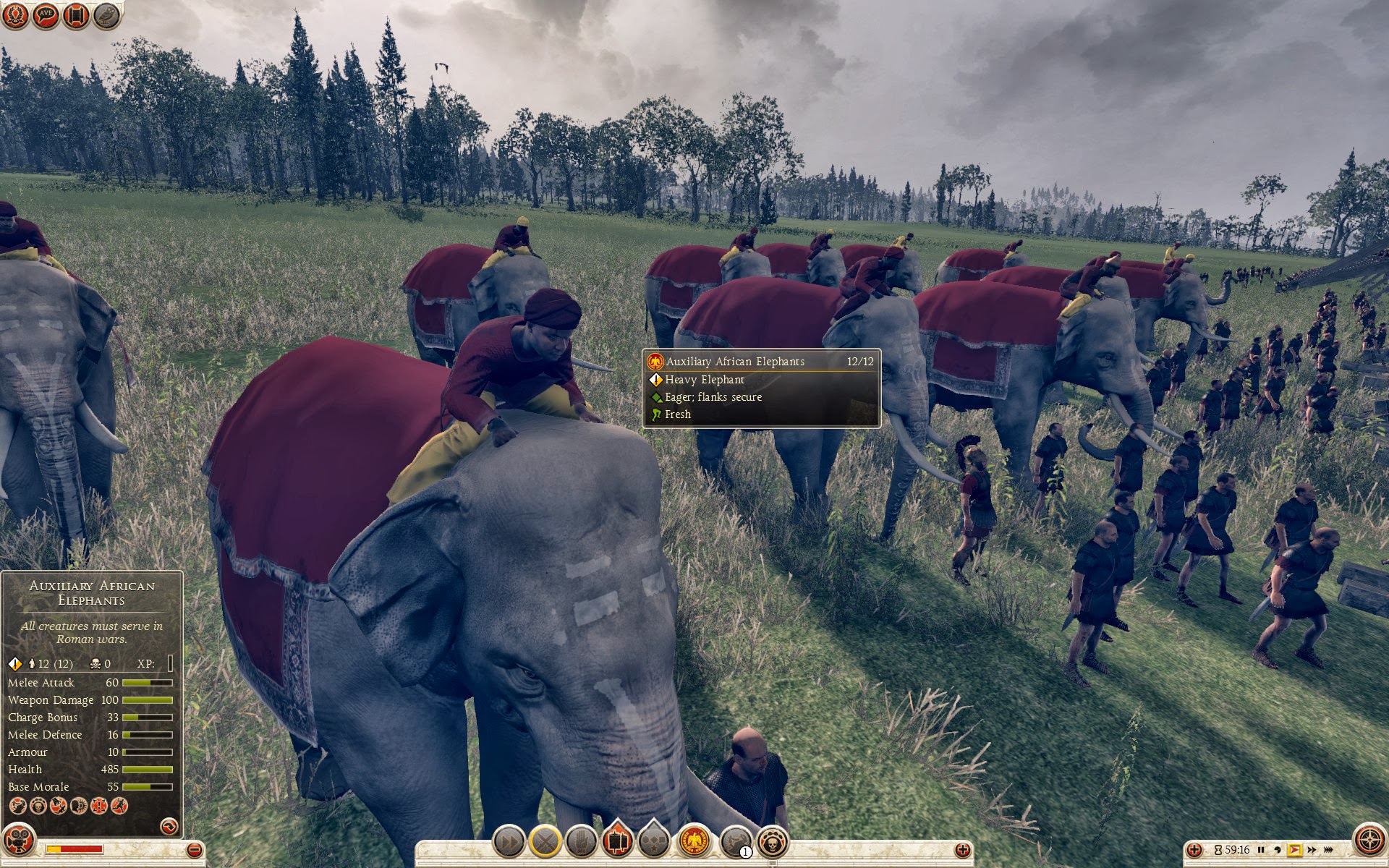Pause the battle with the pause button
The image size is (1389, 868).
[x=1261, y=850]
